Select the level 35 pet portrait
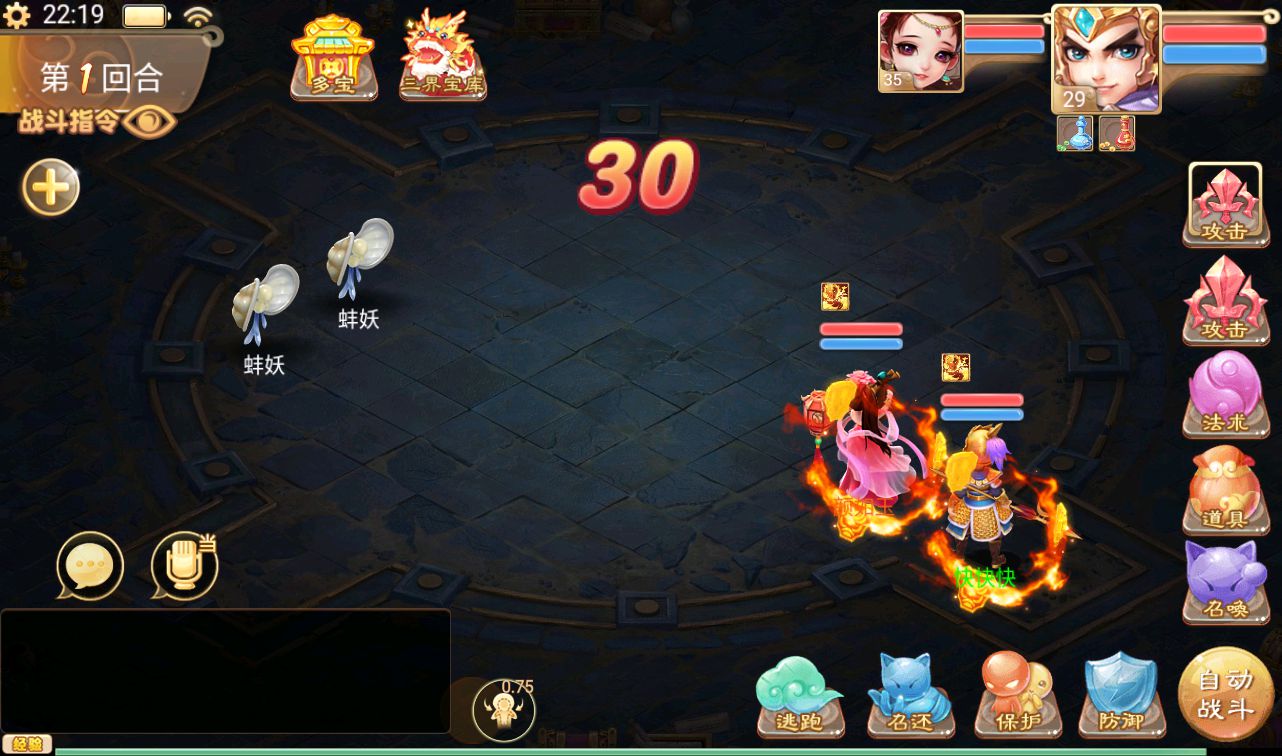This screenshot has height=756, width=1282. click(920, 51)
